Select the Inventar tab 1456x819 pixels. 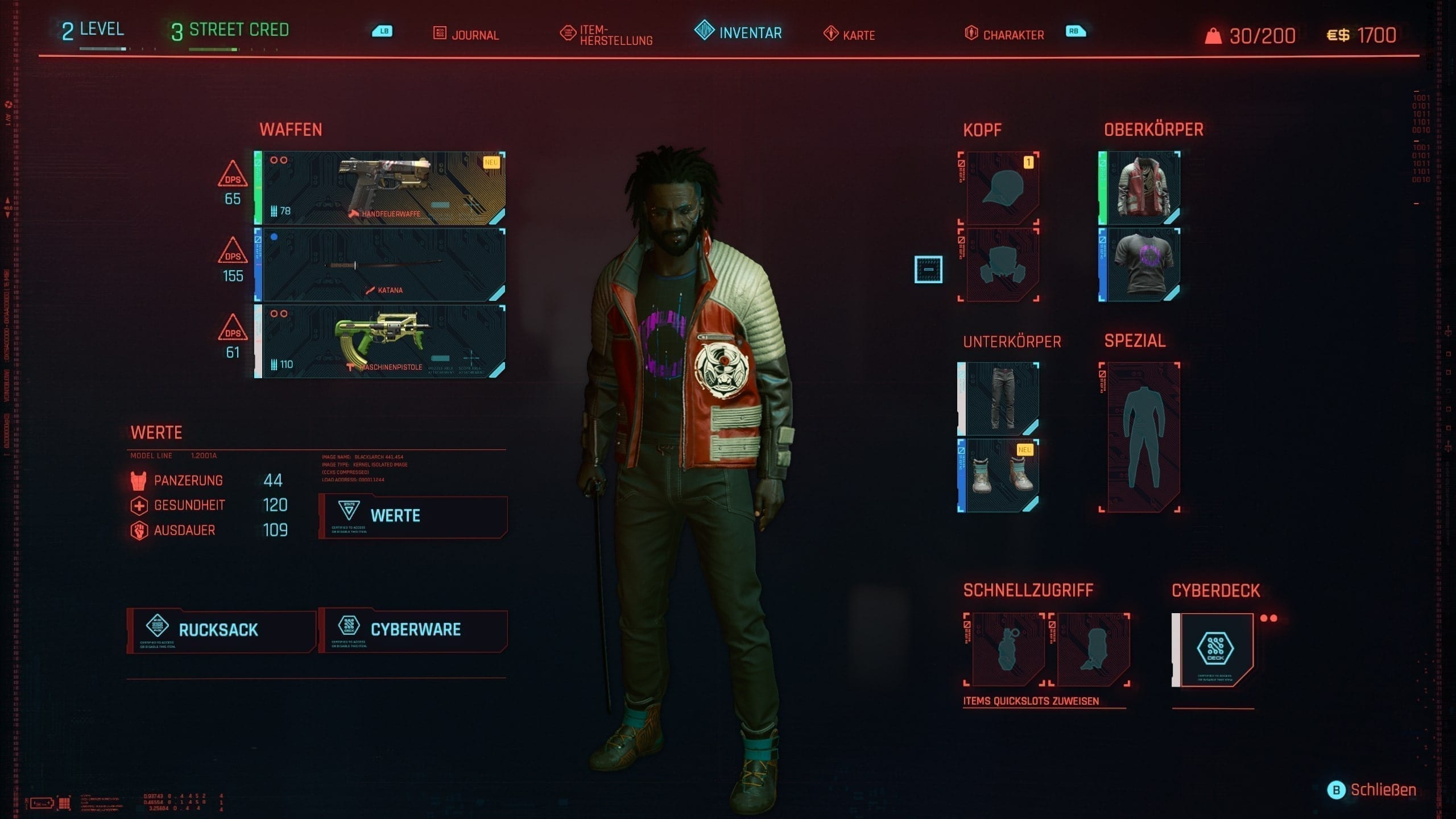click(x=739, y=32)
